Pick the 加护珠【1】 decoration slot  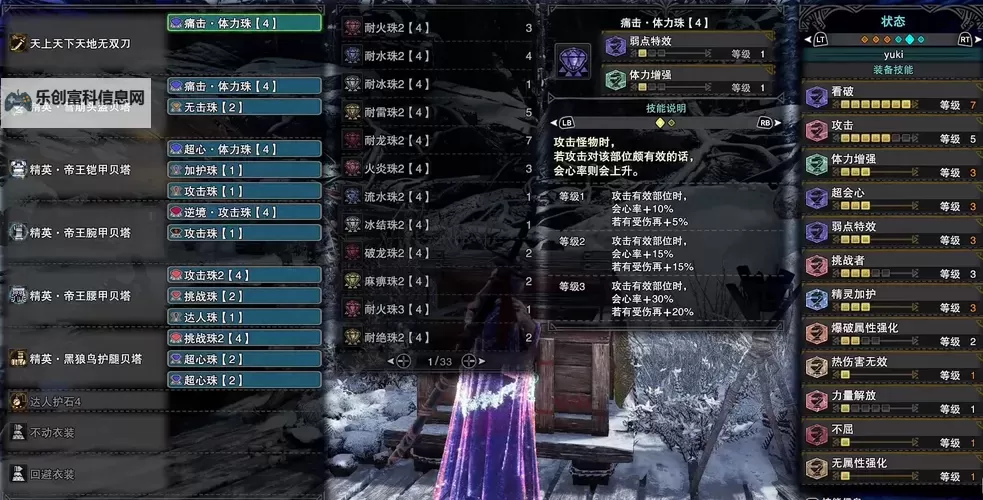(x=244, y=170)
